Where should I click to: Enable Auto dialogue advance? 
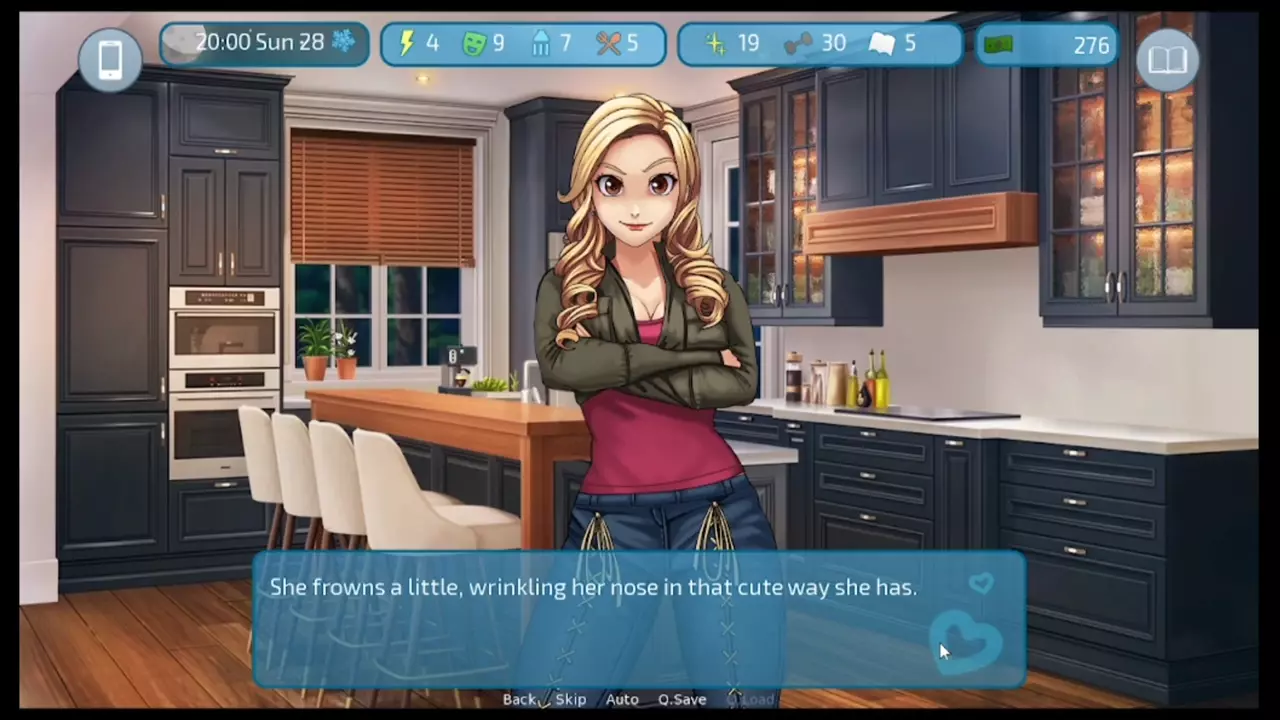pos(622,699)
